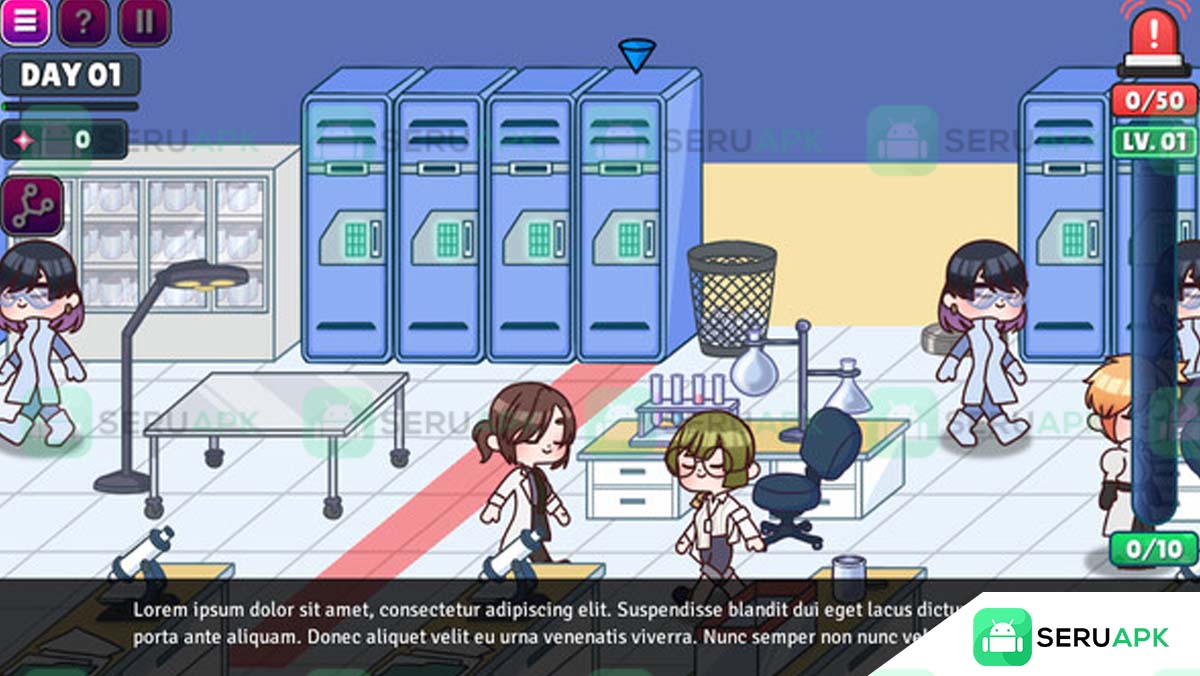Open the question mark help button
Viewport: 1200px width, 676px height.
point(84,21)
